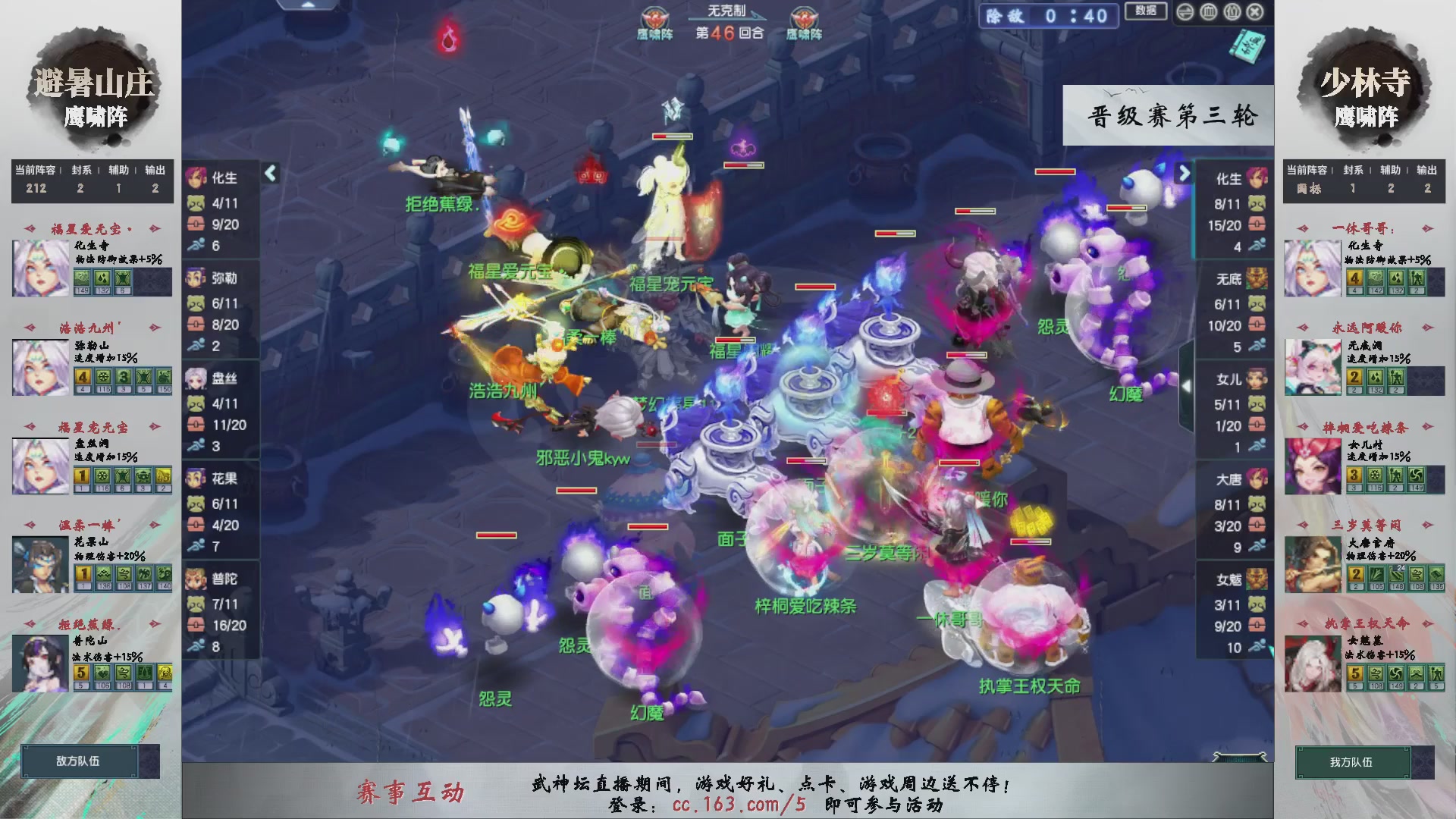1456x819 pixels.
Task: Open the 晋级赛第三轮 banner label
Action: 1167,116
